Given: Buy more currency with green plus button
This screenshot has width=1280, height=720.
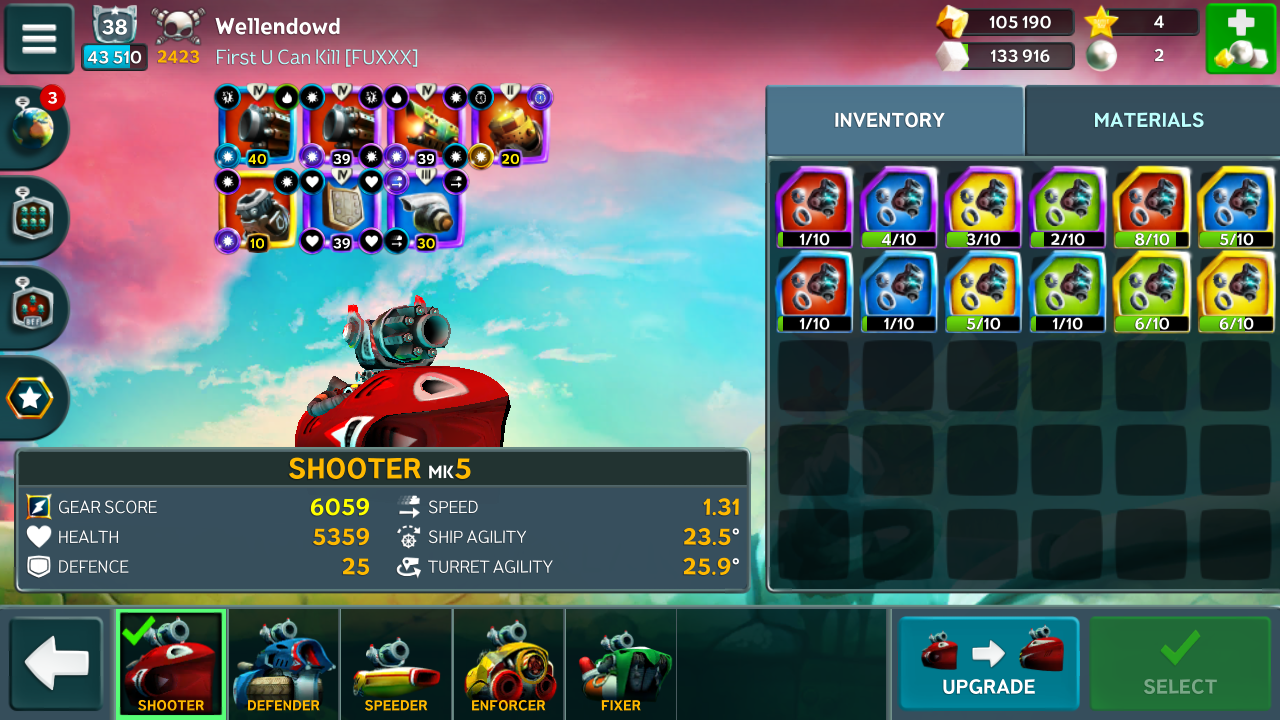Looking at the screenshot, I should (x=1240, y=39).
